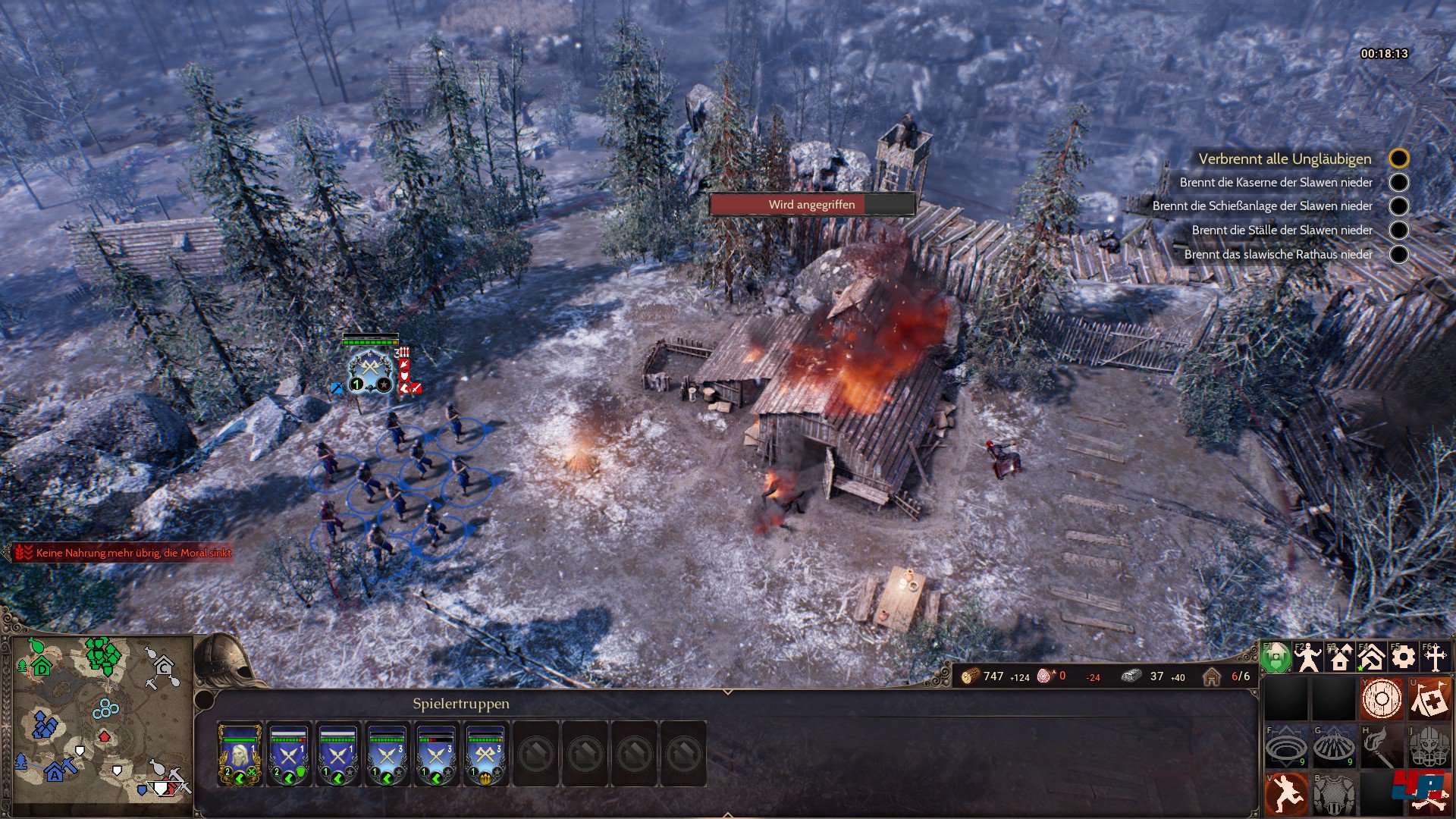The height and width of the screenshot is (819, 1456).
Task: Select the spear troop card with low health
Action: [x=436, y=754]
